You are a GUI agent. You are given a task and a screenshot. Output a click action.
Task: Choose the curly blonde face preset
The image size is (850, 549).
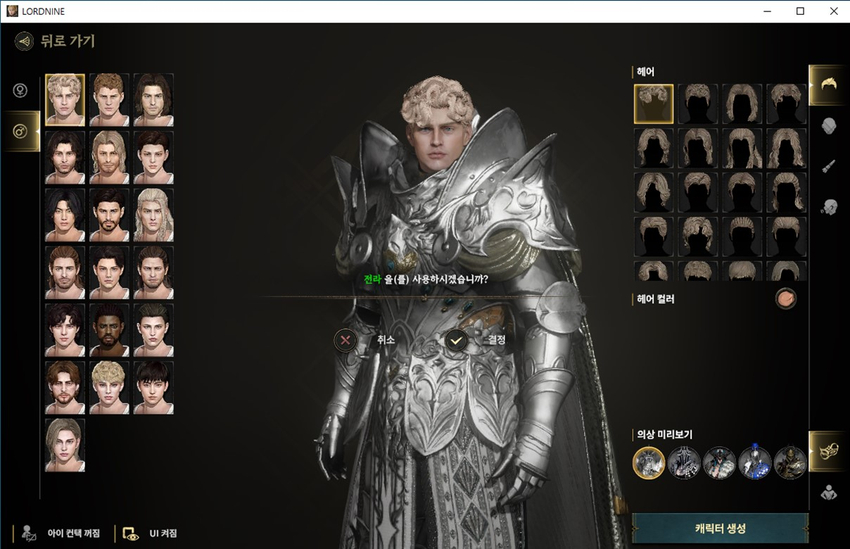[x=65, y=99]
